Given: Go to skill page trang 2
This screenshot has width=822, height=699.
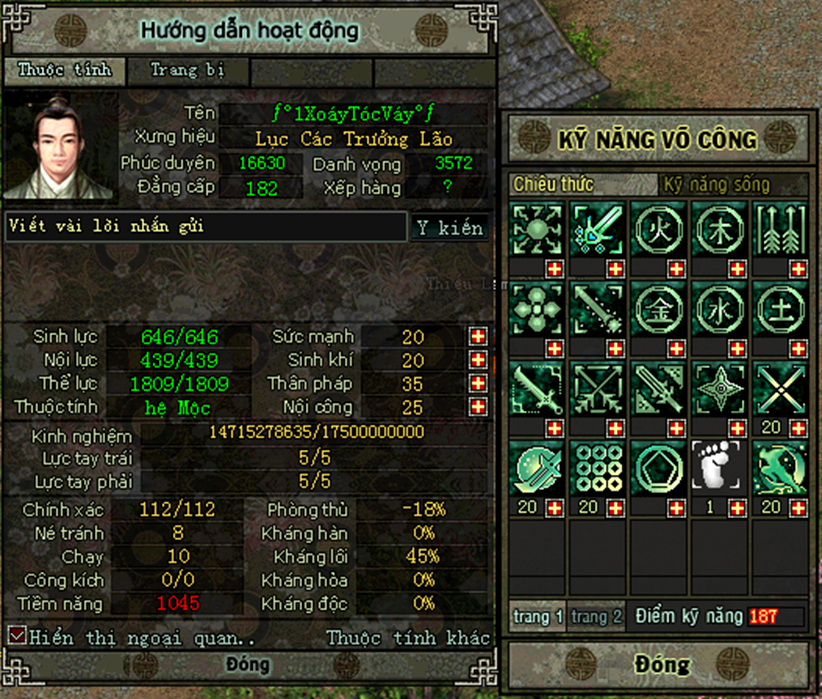Looking at the screenshot, I should pos(597,617).
